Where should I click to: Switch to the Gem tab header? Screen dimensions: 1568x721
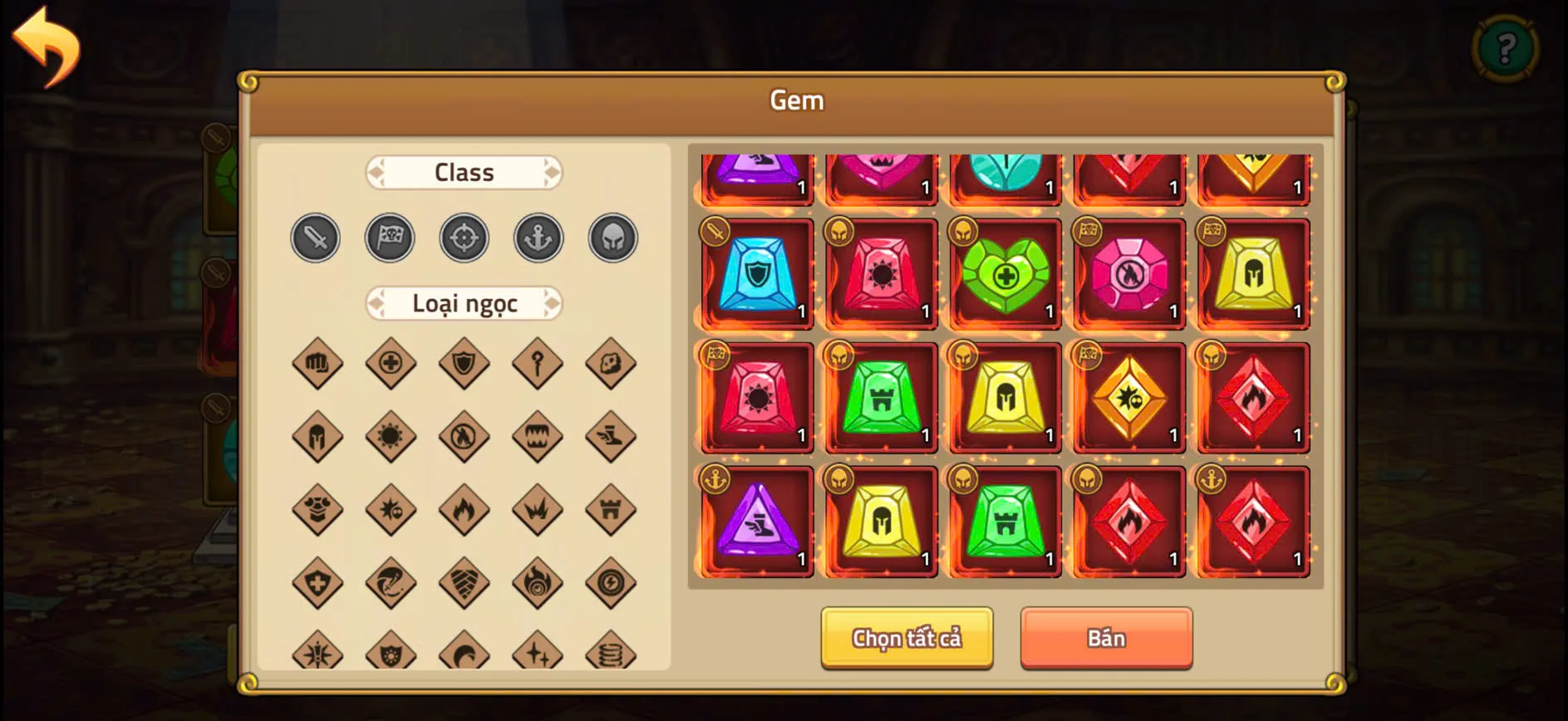[x=797, y=100]
